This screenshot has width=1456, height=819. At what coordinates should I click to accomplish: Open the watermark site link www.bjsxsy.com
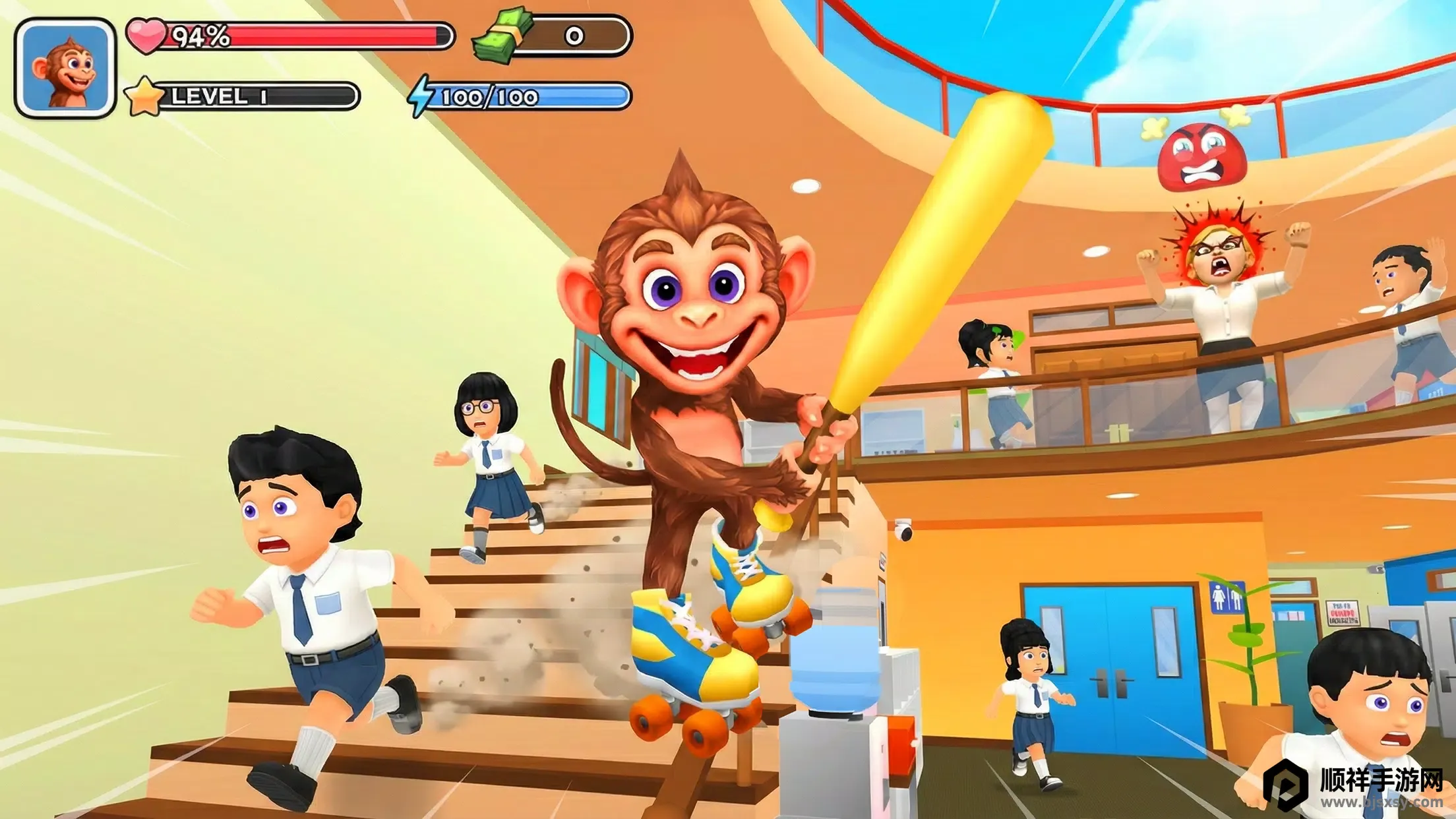click(1381, 803)
